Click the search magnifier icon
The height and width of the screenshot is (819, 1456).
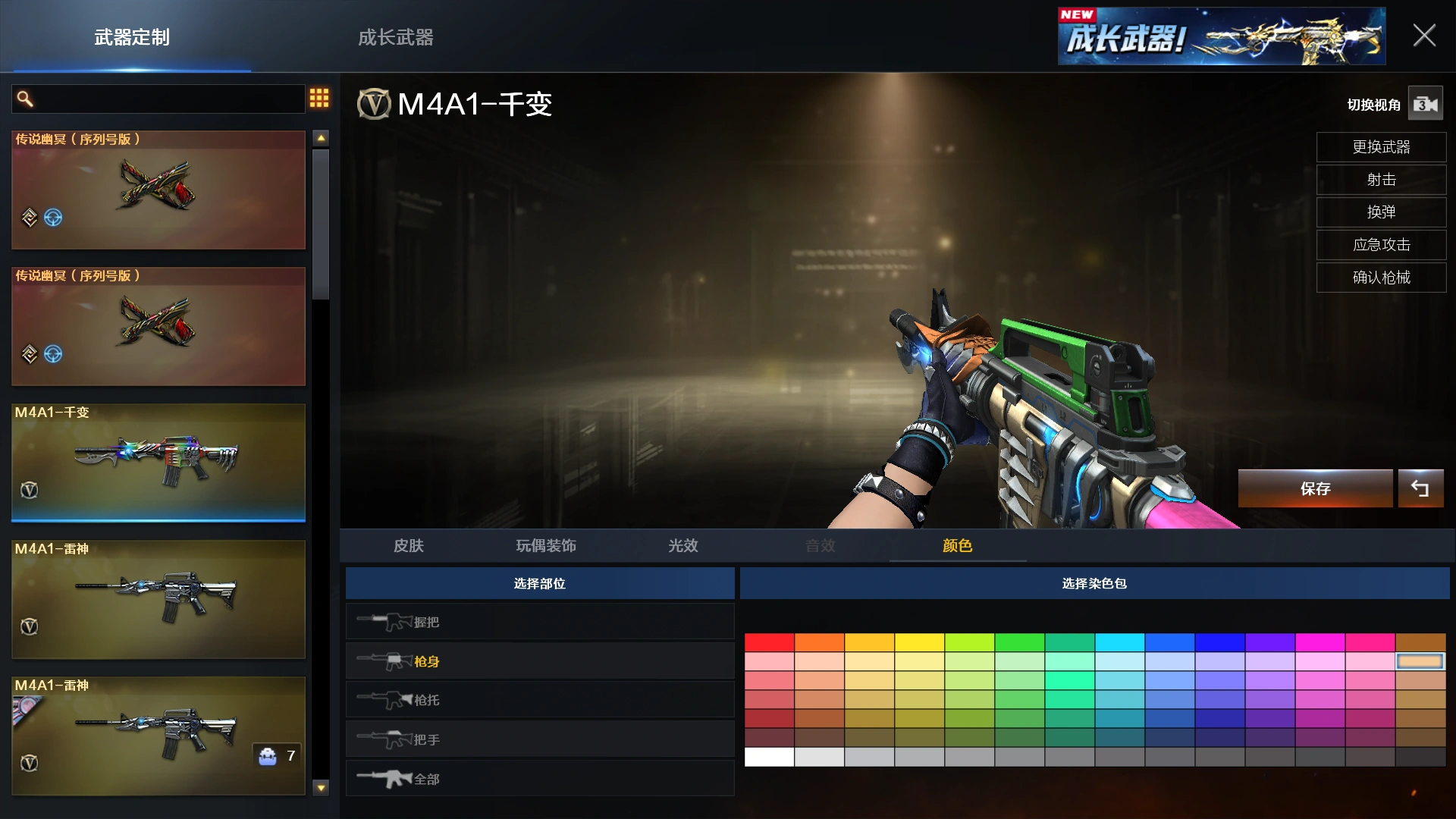(24, 98)
